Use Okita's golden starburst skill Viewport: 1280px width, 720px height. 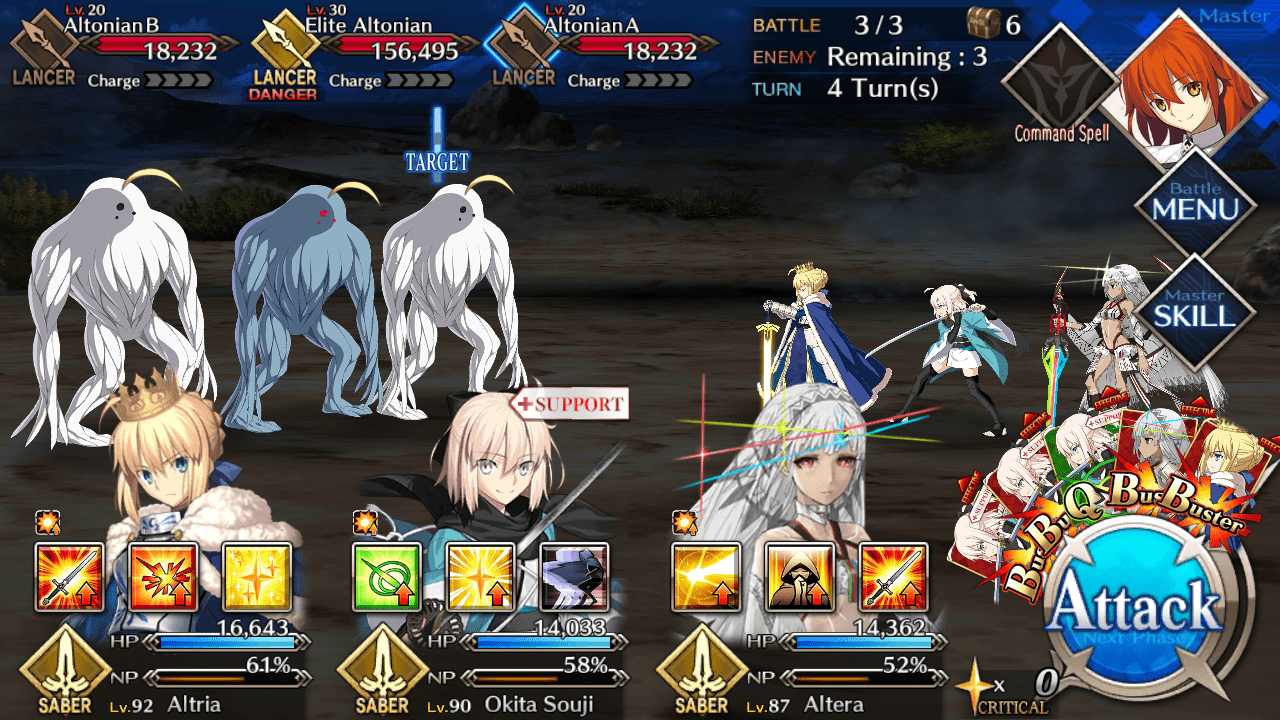tap(481, 577)
